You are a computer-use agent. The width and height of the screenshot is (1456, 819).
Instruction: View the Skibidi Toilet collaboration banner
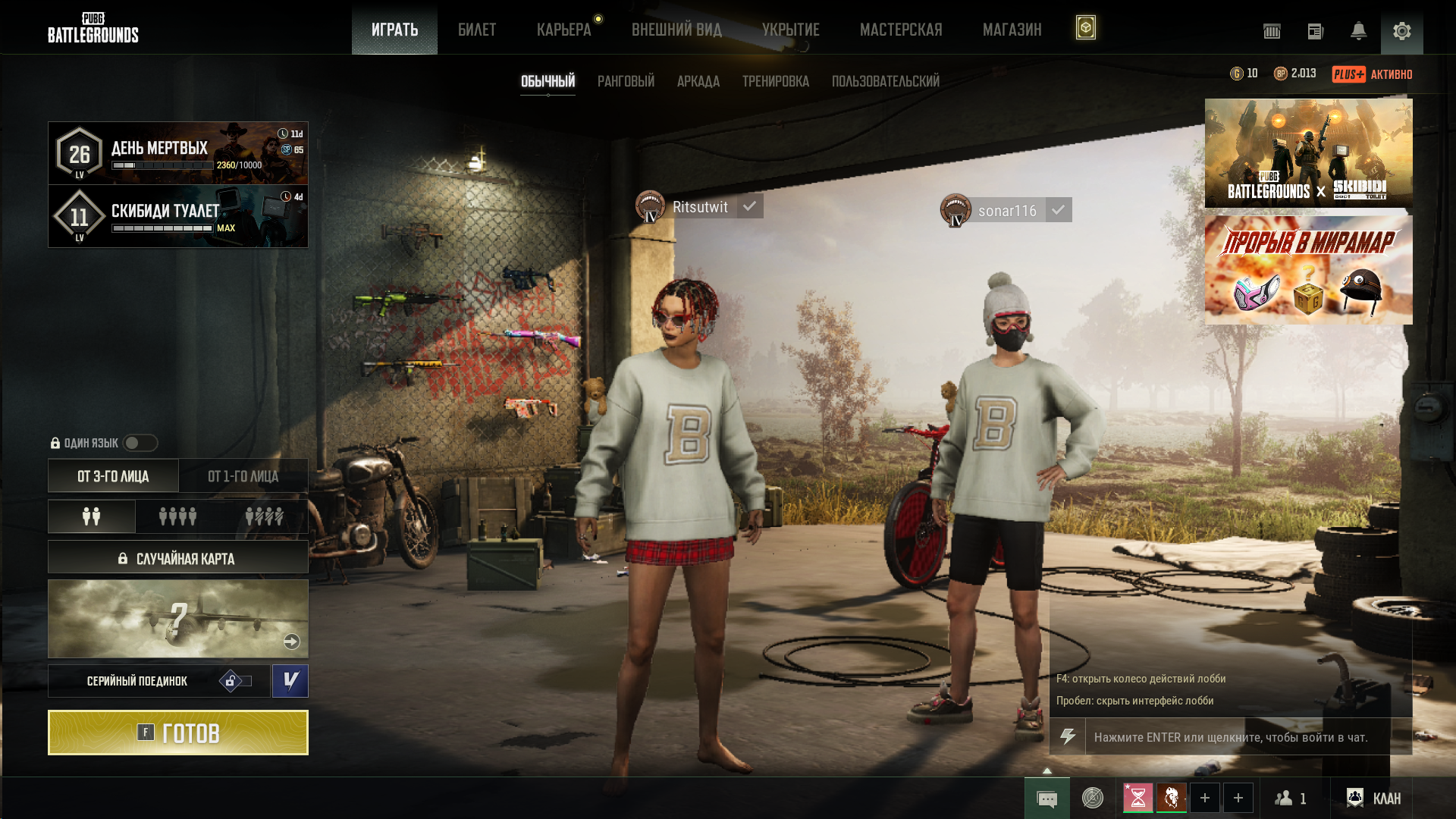pyautogui.click(x=1308, y=152)
